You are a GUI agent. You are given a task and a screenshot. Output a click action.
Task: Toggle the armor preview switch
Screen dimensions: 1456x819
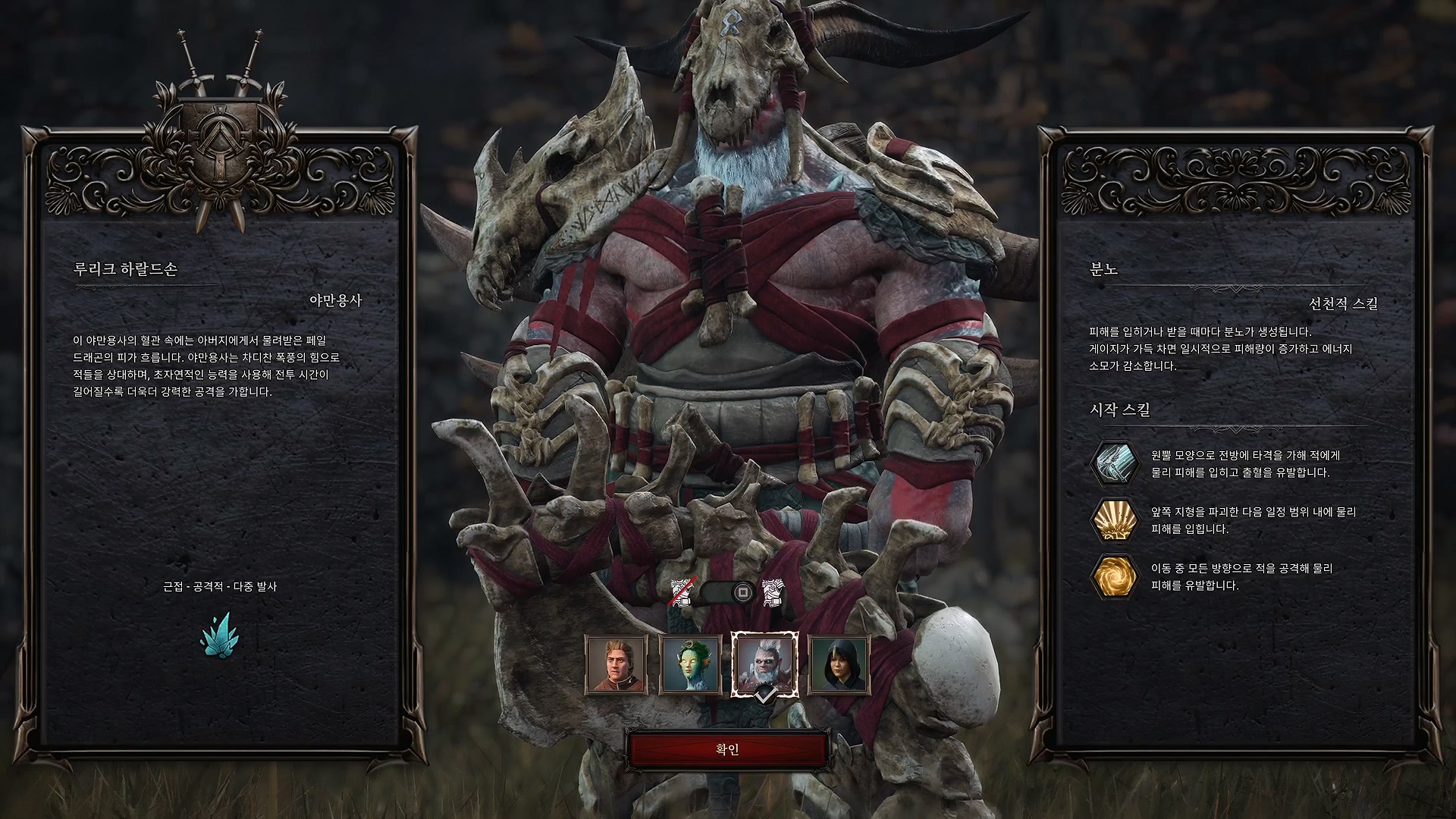click(x=727, y=592)
